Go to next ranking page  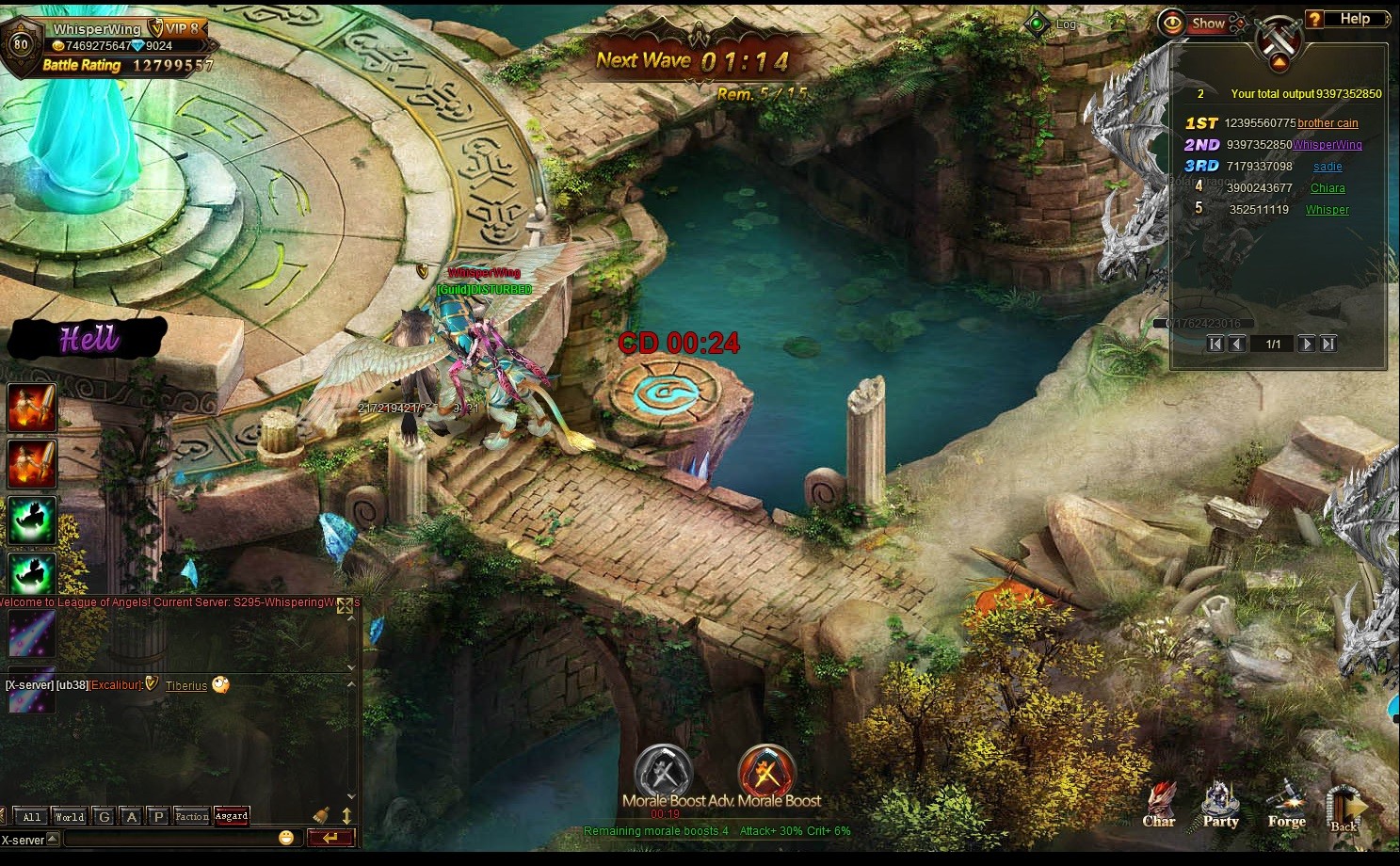pyautogui.click(x=1307, y=345)
